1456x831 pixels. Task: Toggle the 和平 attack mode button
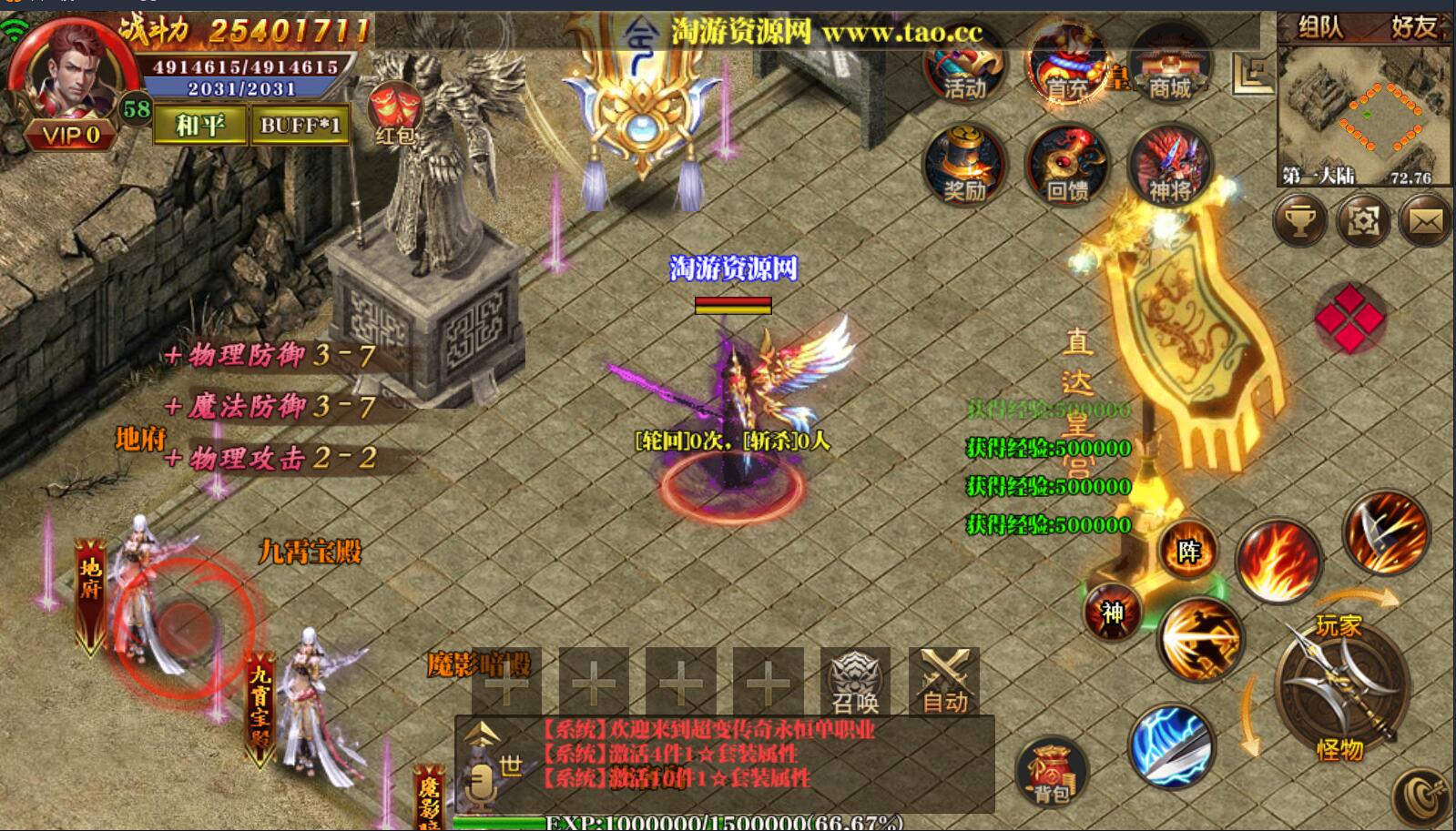tap(199, 125)
